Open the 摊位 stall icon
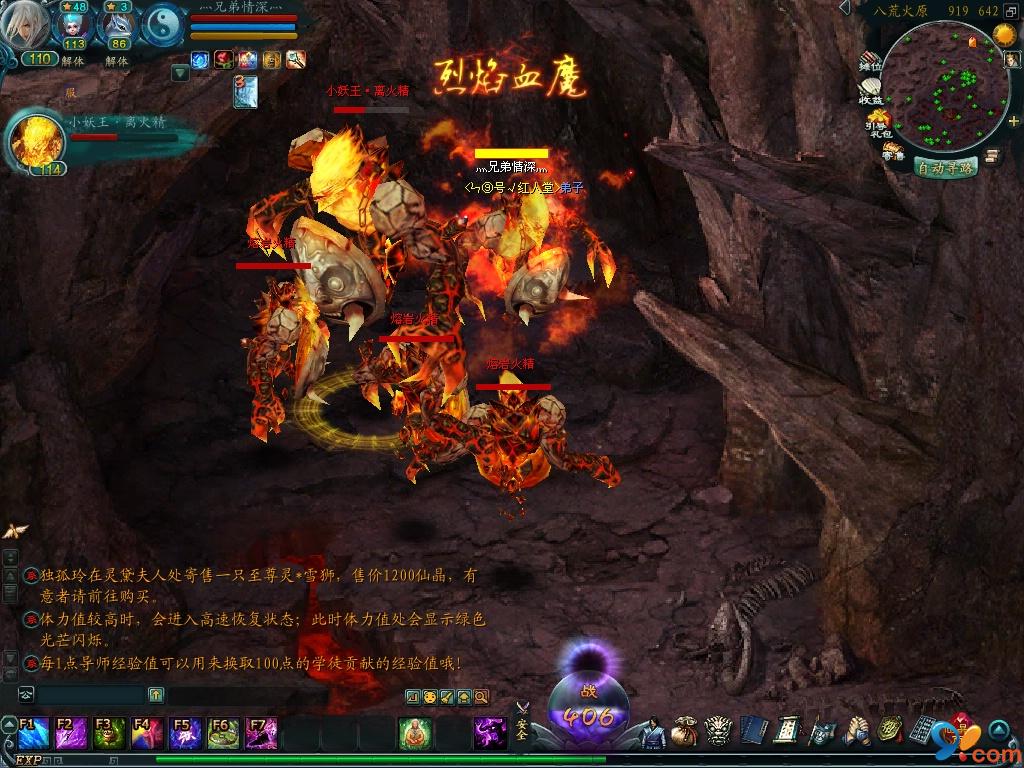Screen dimensions: 1024x768 [x=870, y=62]
